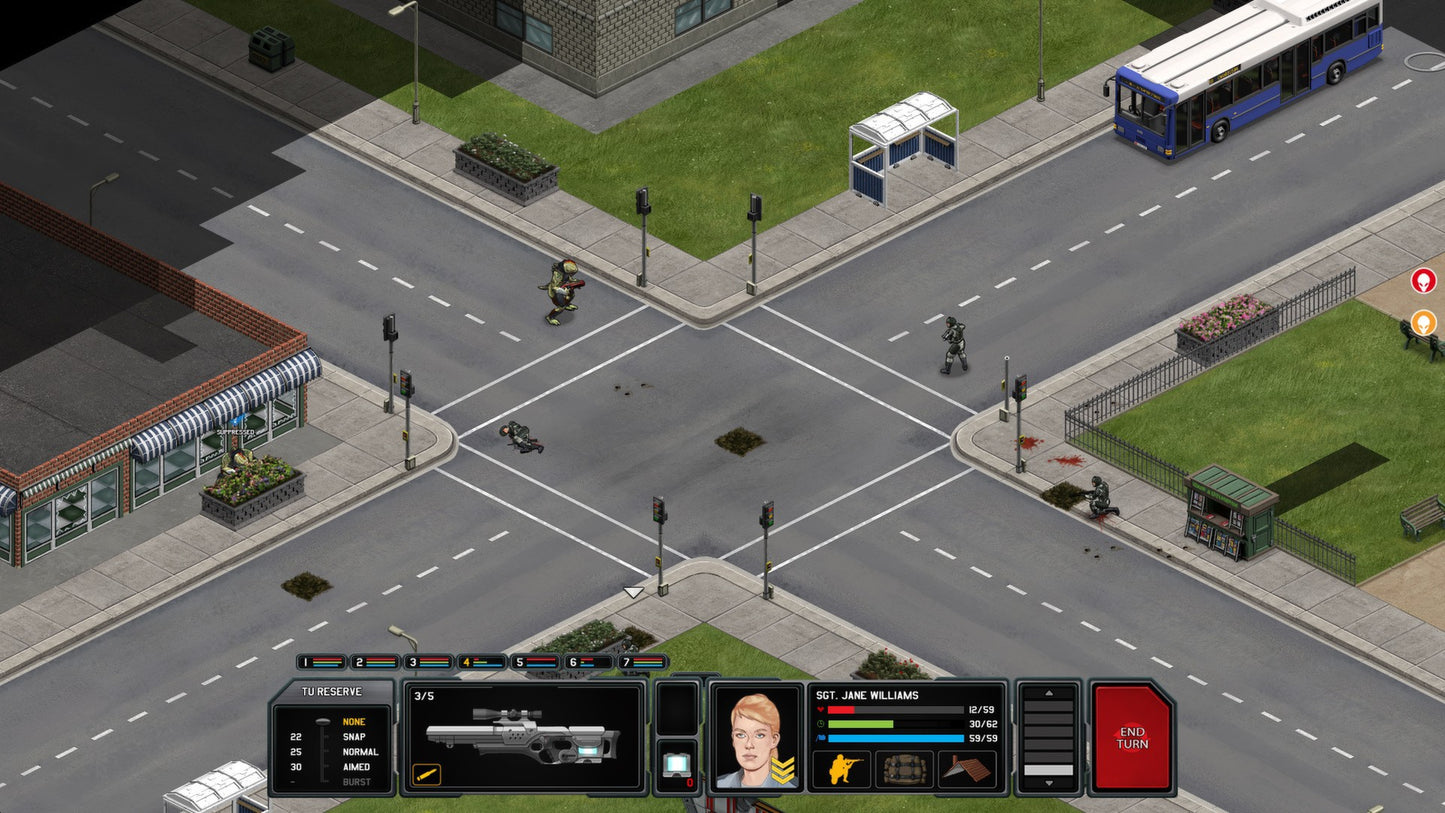The height and width of the screenshot is (813, 1445).
Task: Set TU reserve to SNAP
Action: point(353,737)
